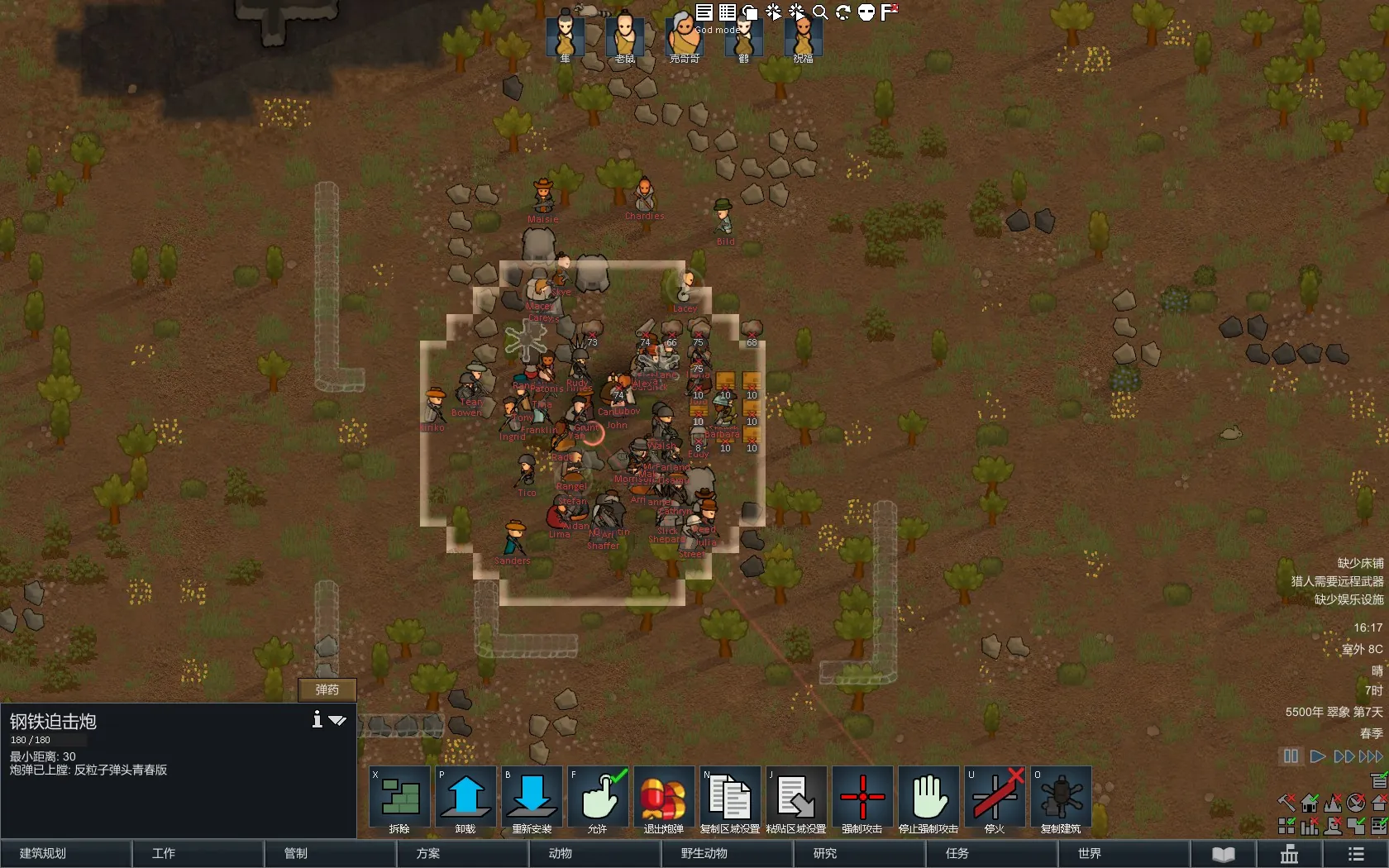Select the 卸载 (Uninstall) blue up-arrow command
Screen dimensions: 1389x868
(x=465, y=797)
